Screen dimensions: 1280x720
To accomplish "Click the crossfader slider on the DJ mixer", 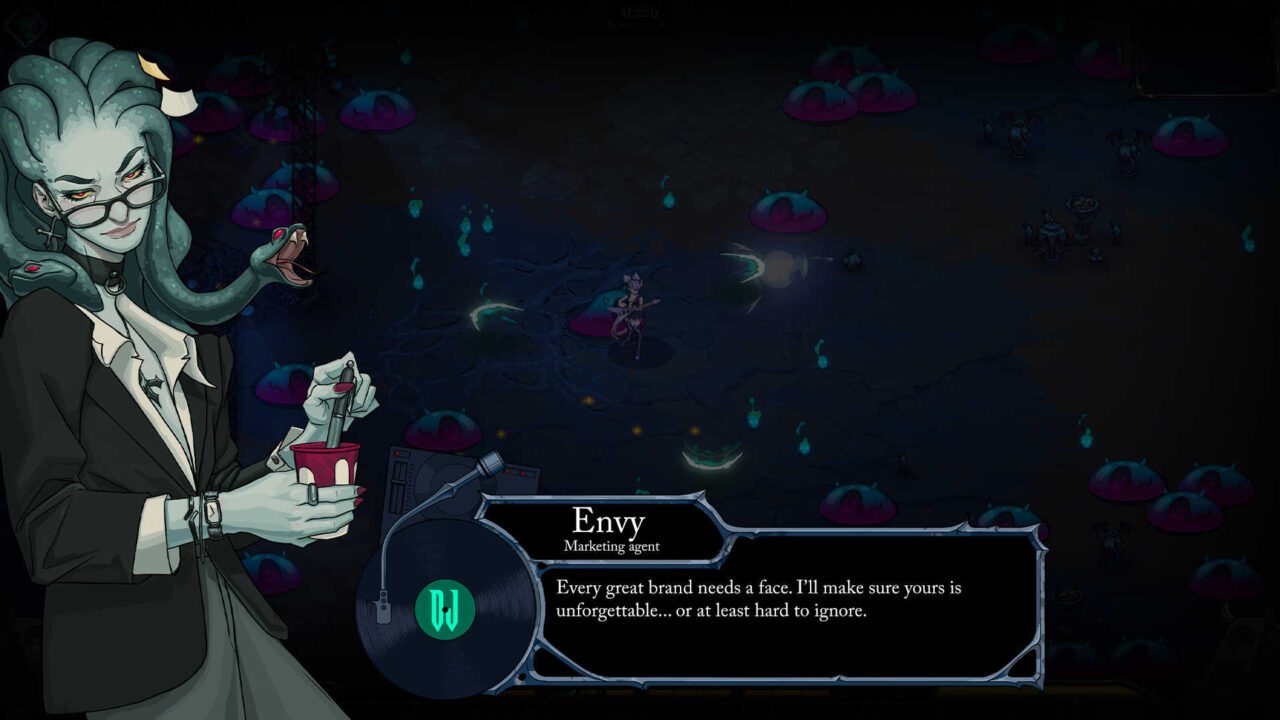I will click(398, 482).
